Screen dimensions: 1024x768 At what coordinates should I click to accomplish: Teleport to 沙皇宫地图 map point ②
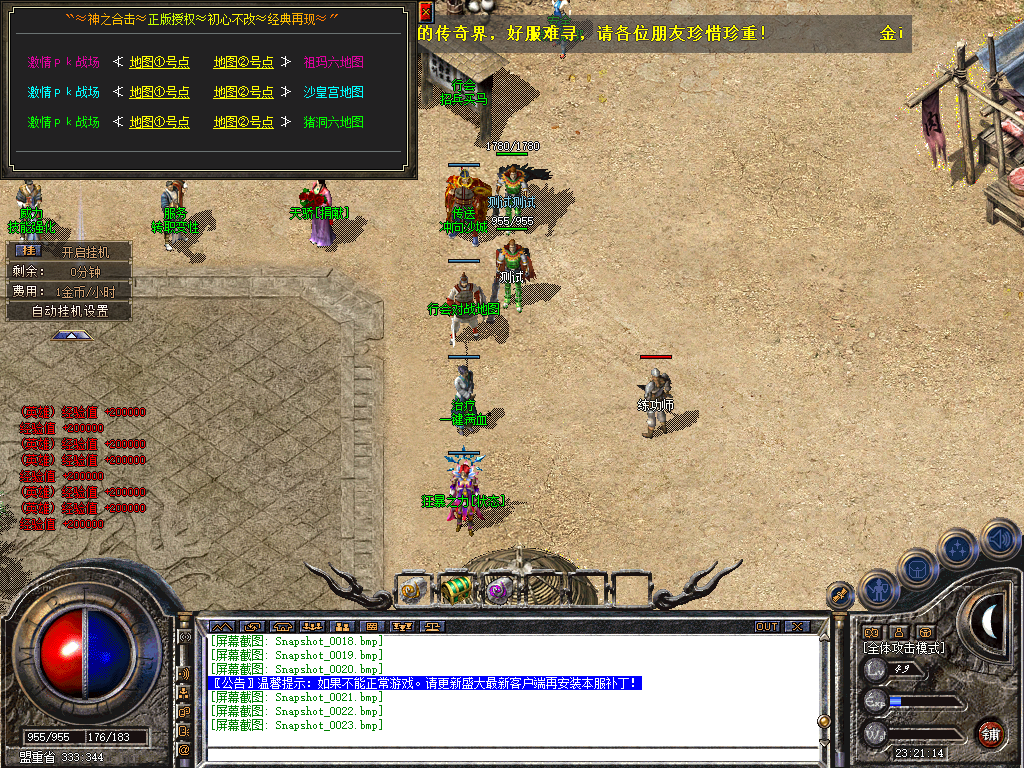(x=243, y=92)
